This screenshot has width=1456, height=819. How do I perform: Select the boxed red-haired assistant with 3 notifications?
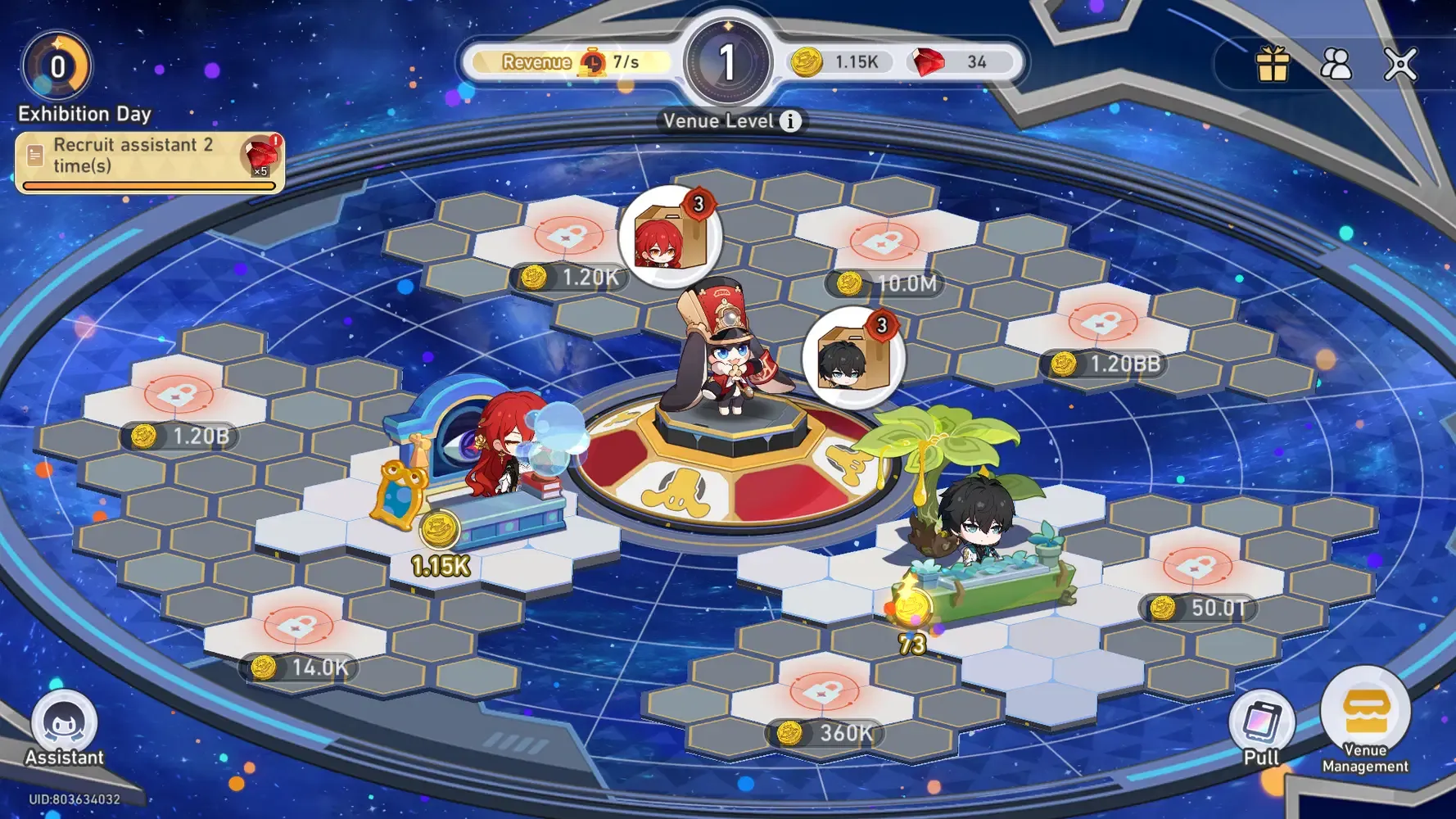tap(667, 238)
